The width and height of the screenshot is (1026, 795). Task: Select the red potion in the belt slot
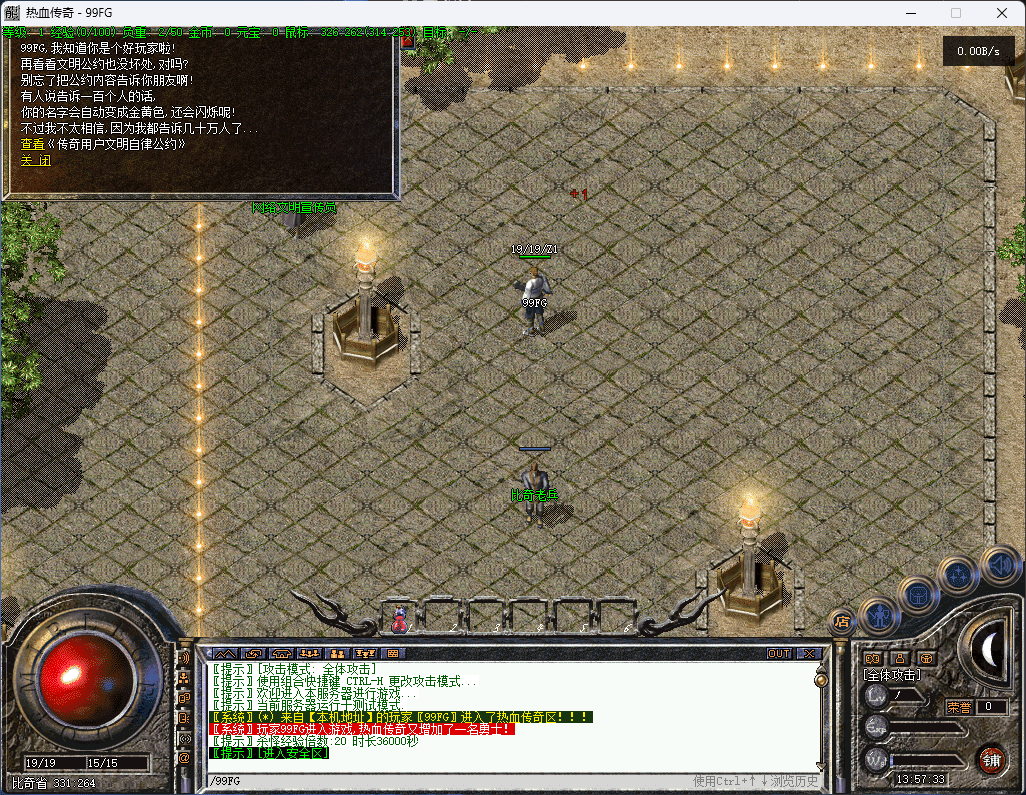pos(400,620)
